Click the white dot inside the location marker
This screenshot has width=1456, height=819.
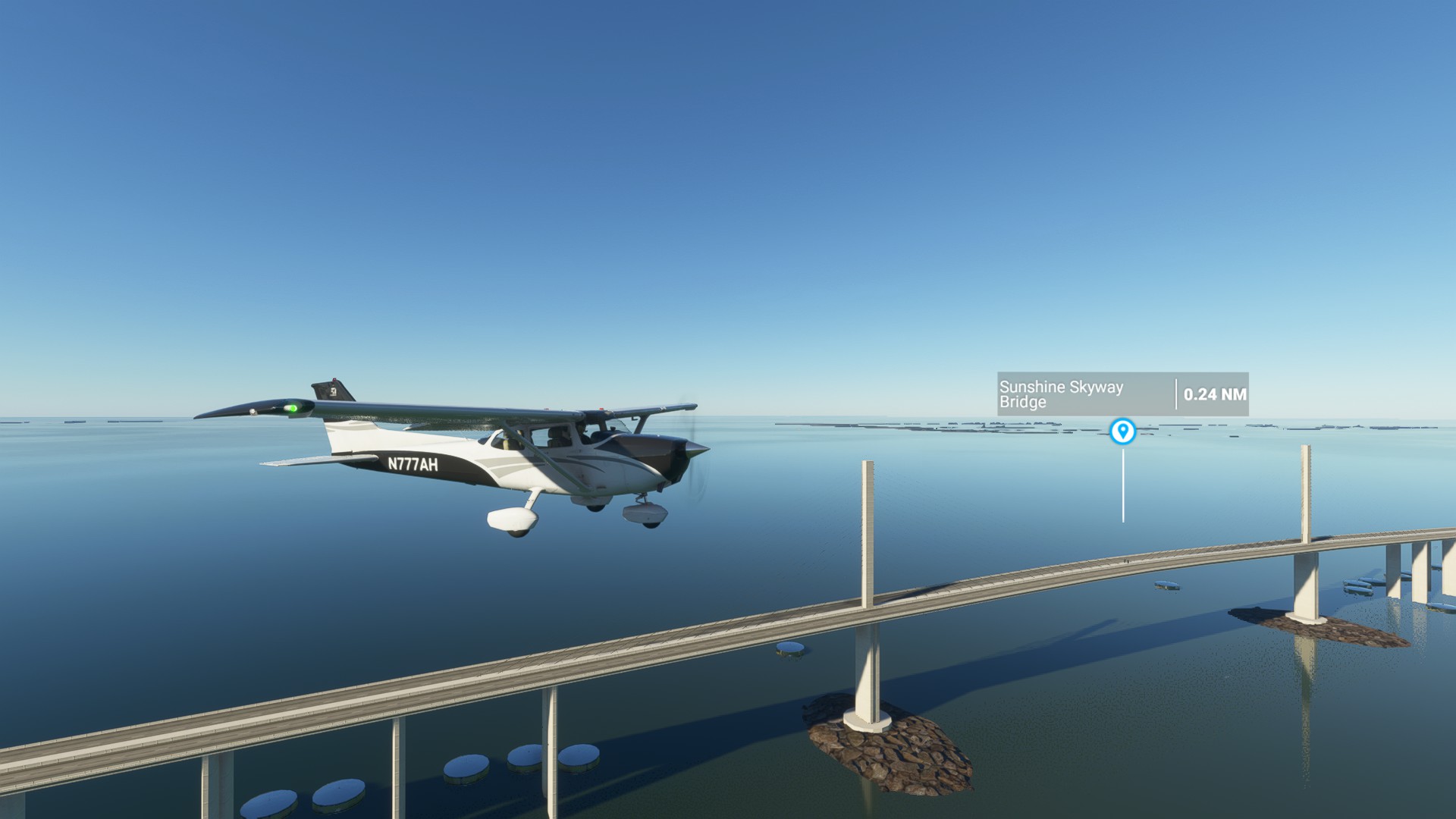[x=1123, y=430]
